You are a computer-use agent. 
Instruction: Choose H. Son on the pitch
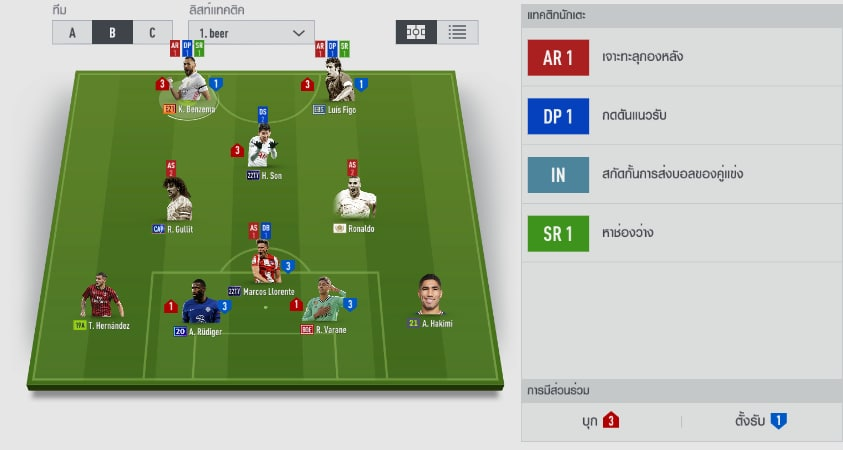tap(263, 151)
